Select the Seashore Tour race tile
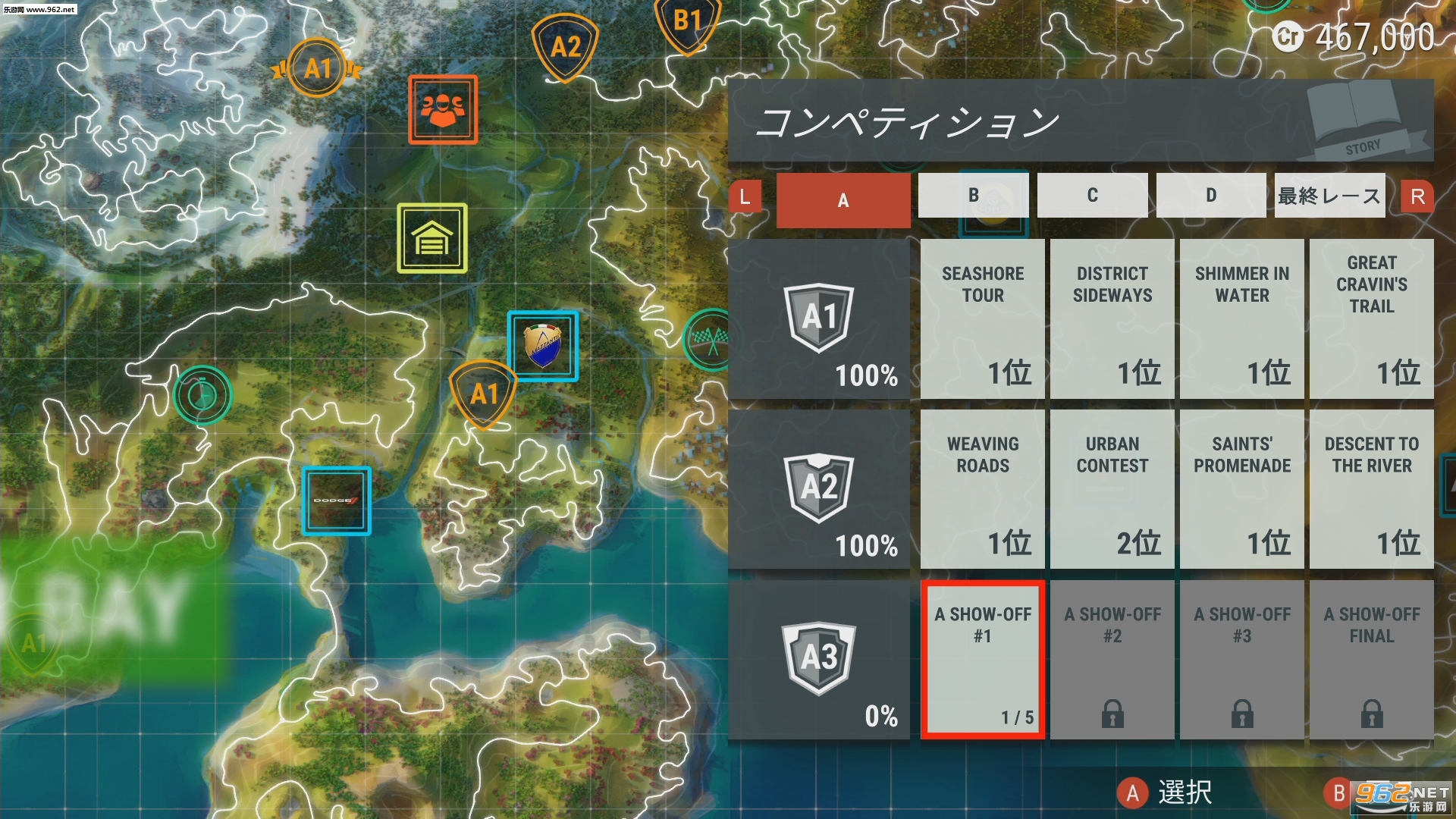Image resolution: width=1456 pixels, height=819 pixels. 983,318
